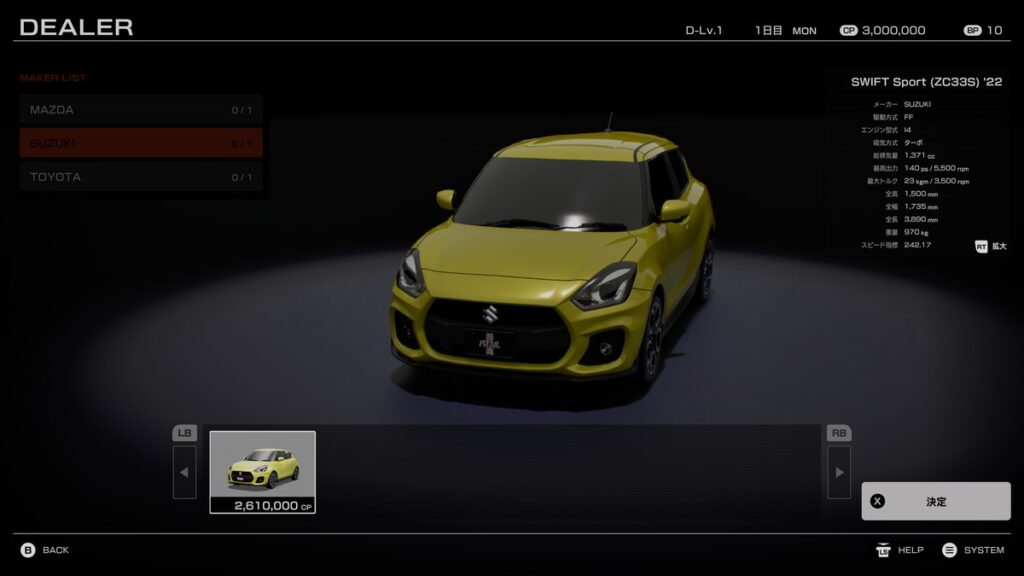Image resolution: width=1024 pixels, height=576 pixels.
Task: Open the SYSTEM menu
Action: [x=973, y=550]
